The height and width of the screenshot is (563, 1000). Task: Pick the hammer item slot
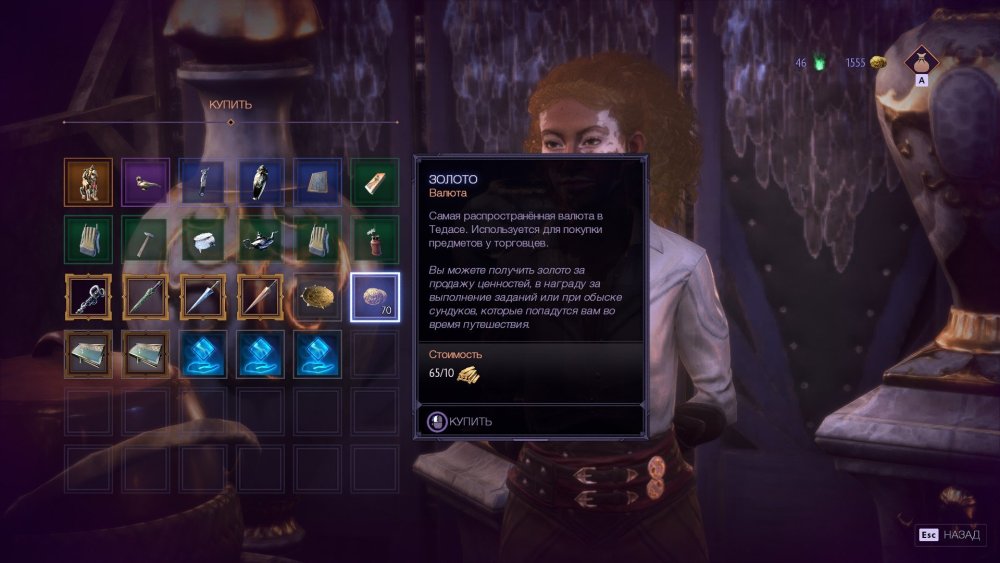click(x=146, y=240)
